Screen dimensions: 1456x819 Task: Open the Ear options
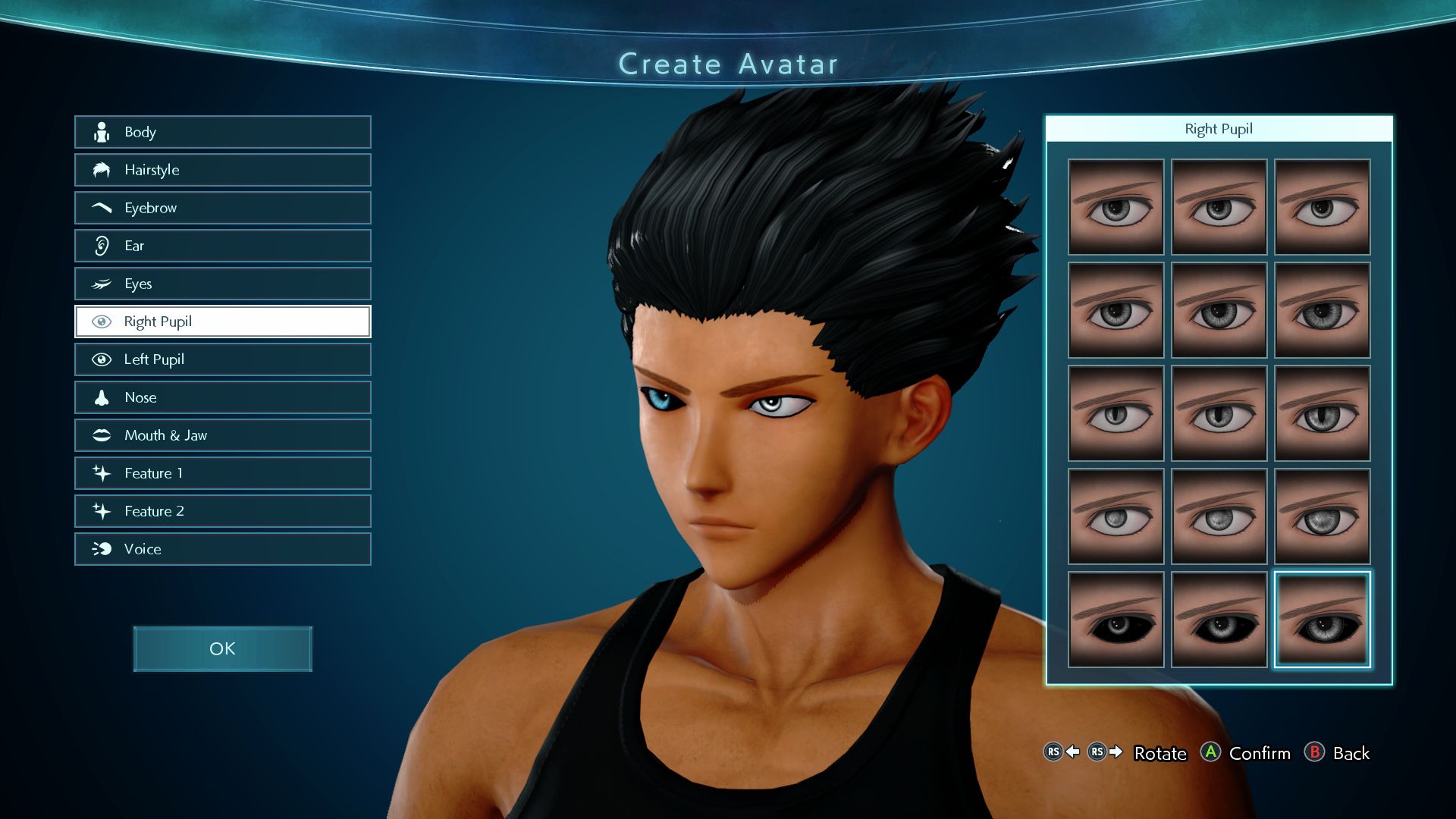pyautogui.click(x=222, y=246)
